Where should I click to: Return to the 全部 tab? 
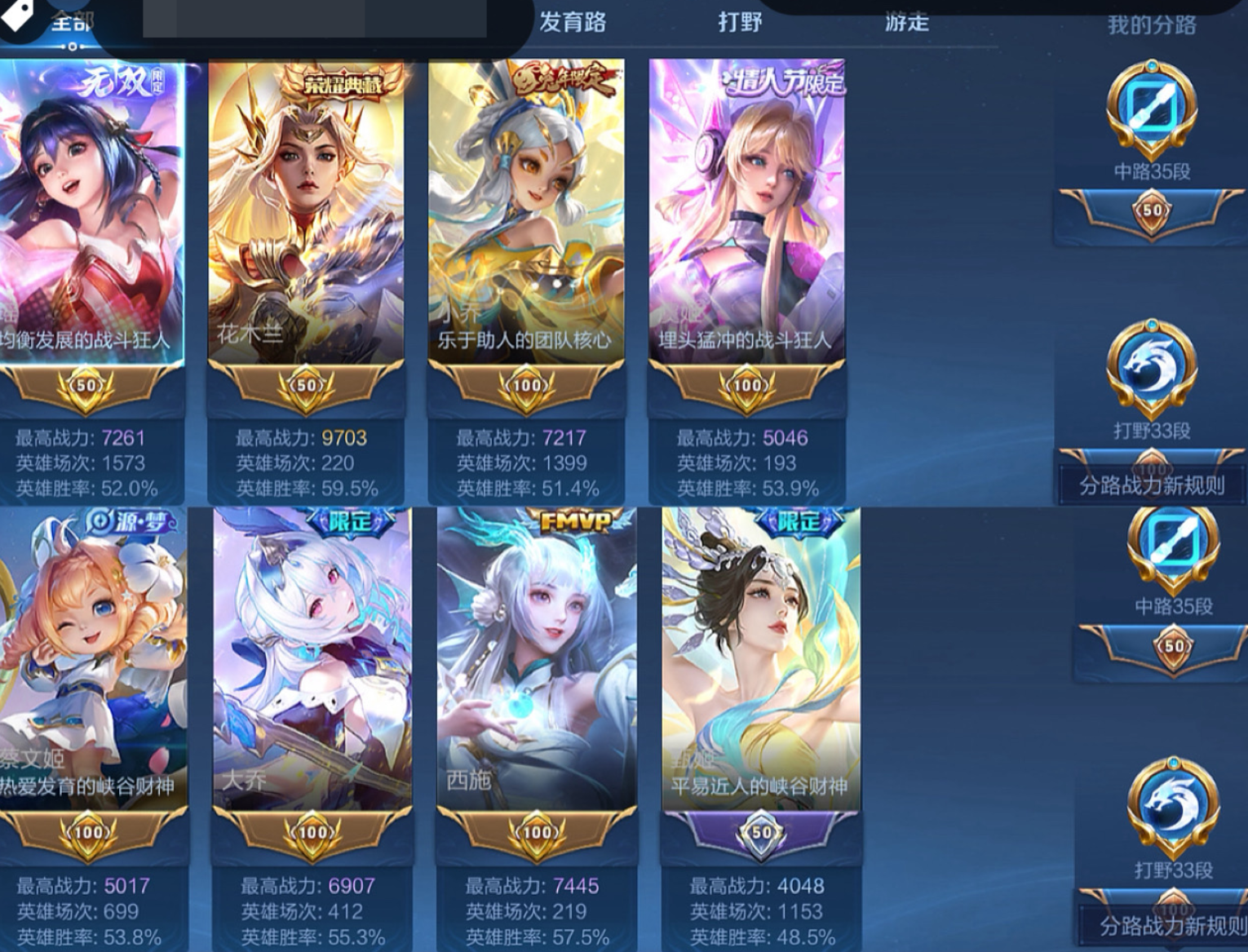[72, 23]
